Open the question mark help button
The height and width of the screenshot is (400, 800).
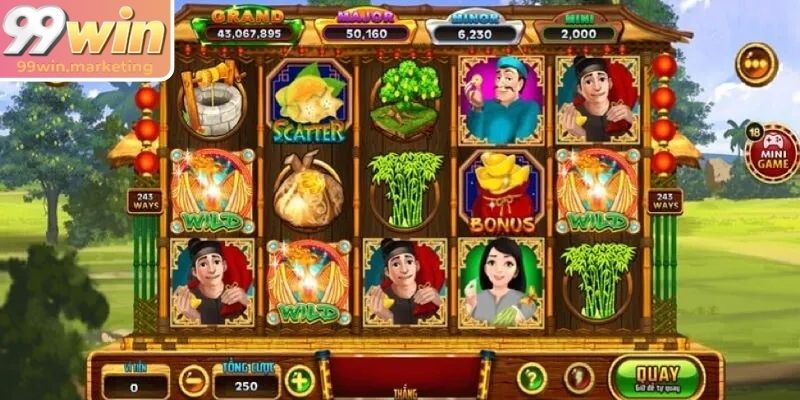click(531, 378)
